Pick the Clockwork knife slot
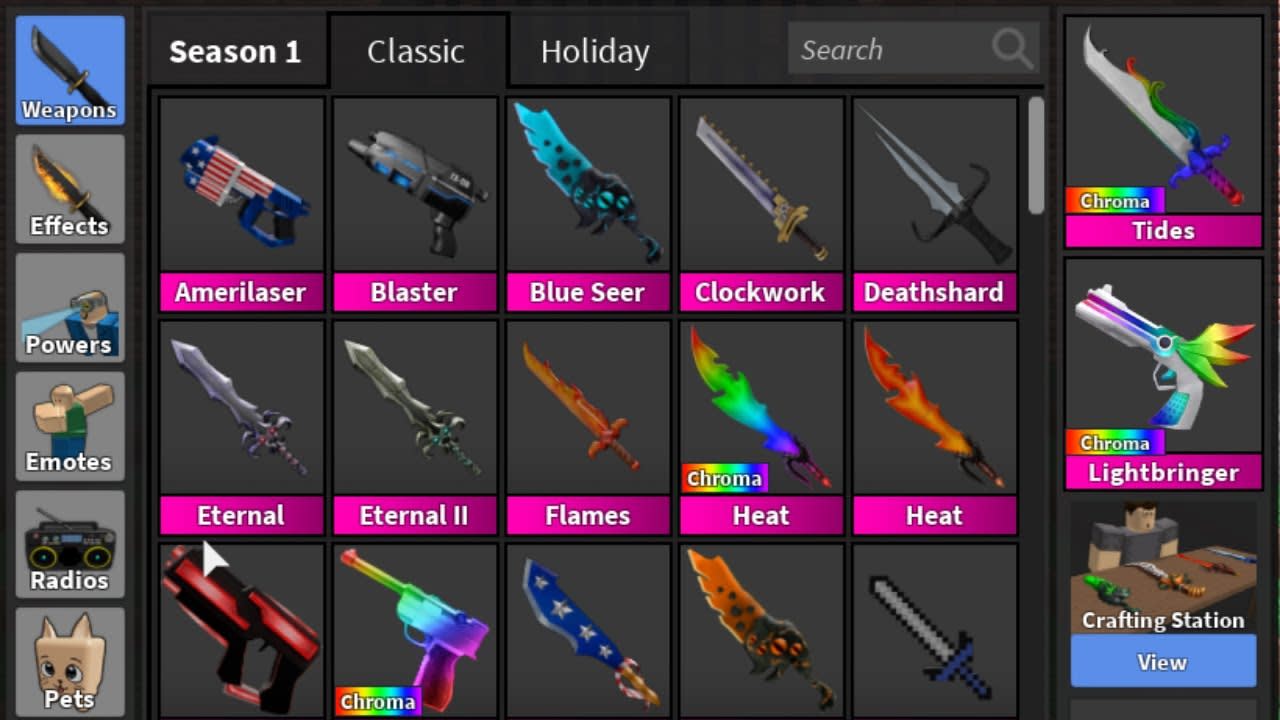1280x720 pixels. [760, 204]
